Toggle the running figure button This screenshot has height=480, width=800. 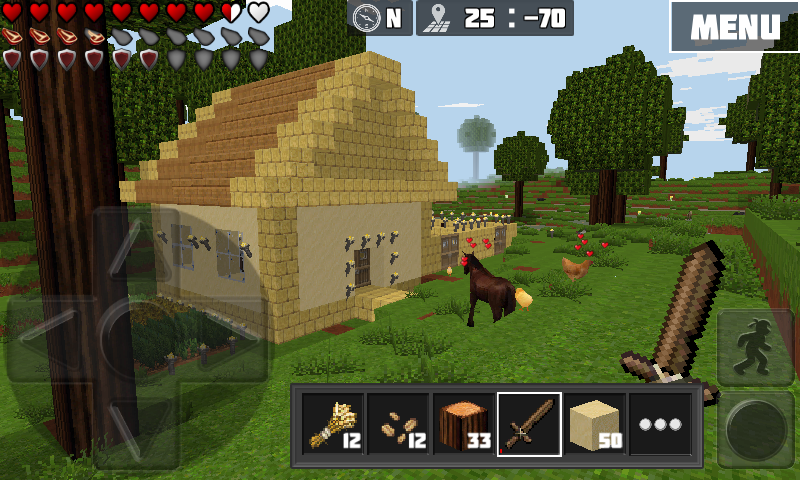[x=757, y=347]
